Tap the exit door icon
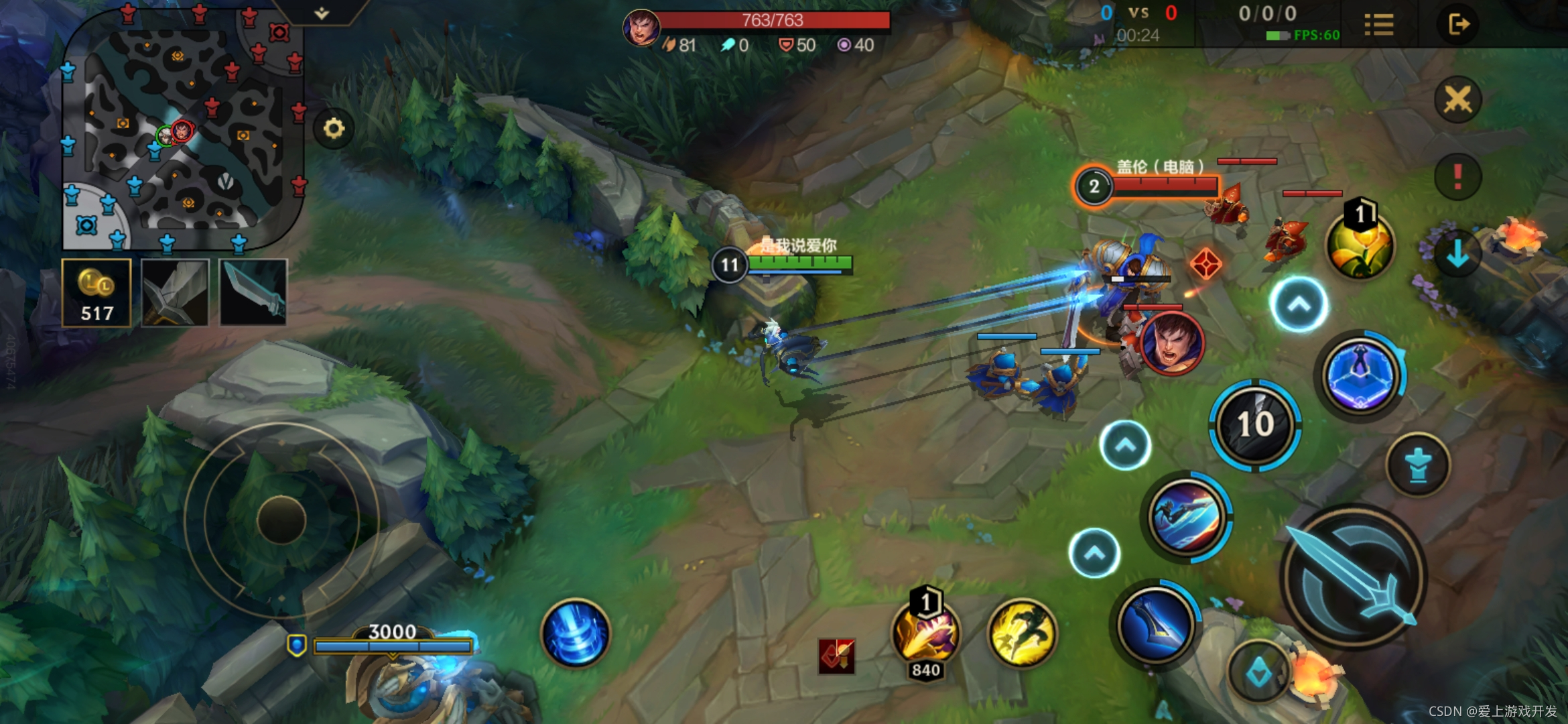This screenshot has width=1568, height=724. [x=1458, y=25]
